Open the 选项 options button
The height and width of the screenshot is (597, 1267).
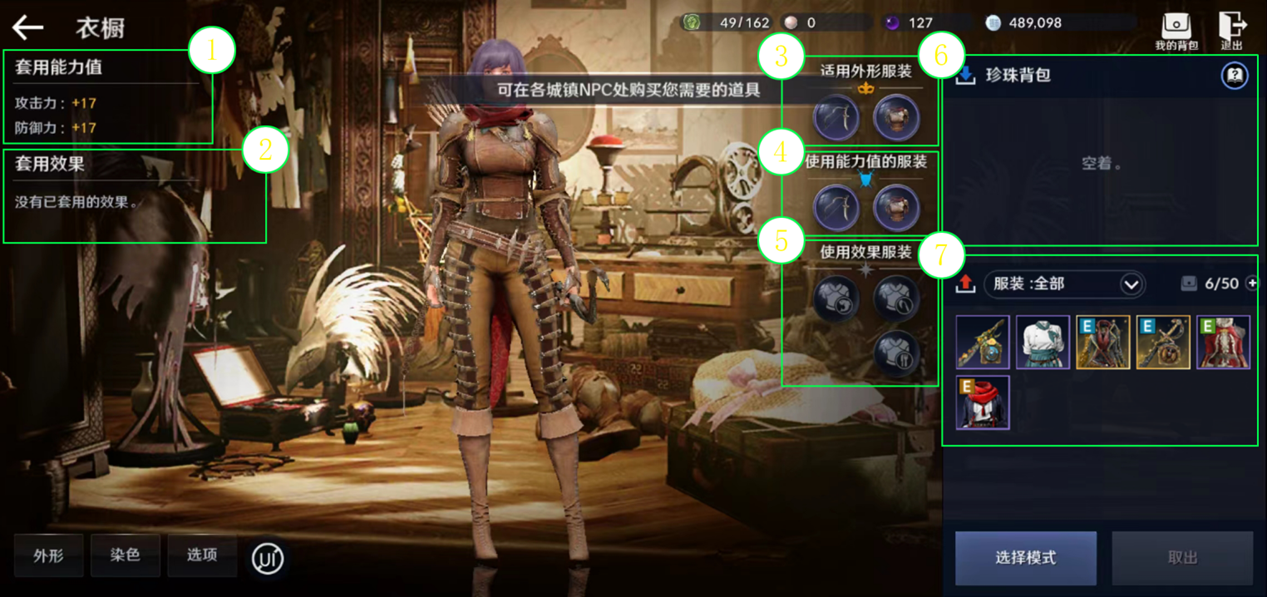(202, 555)
